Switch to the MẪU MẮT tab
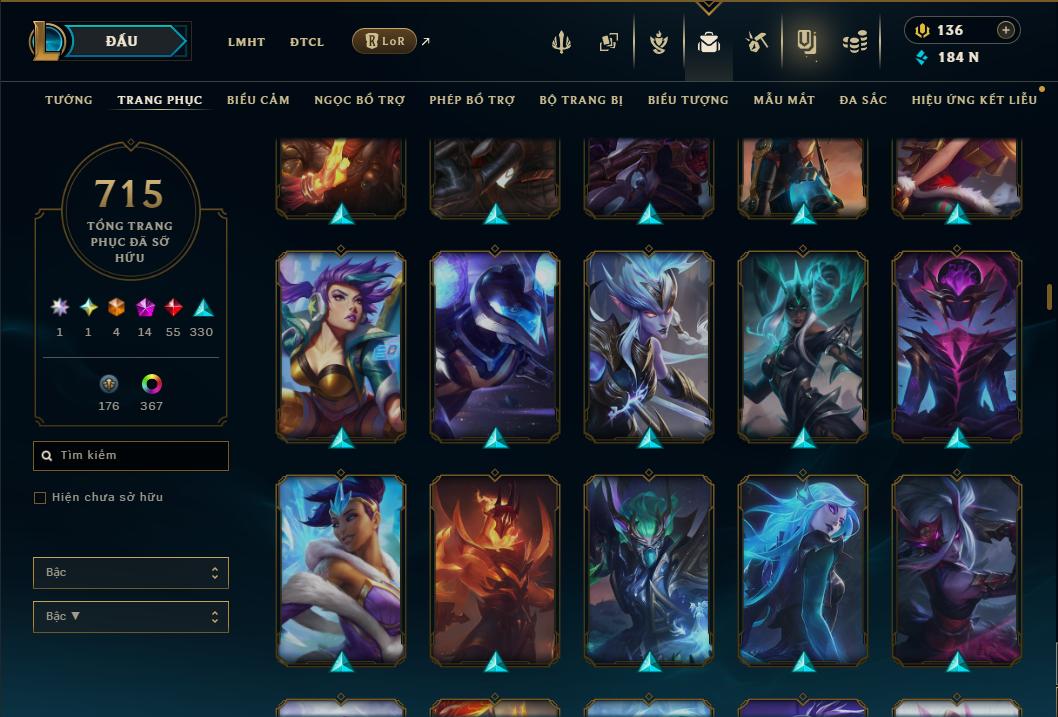1058x717 pixels. 784,100
